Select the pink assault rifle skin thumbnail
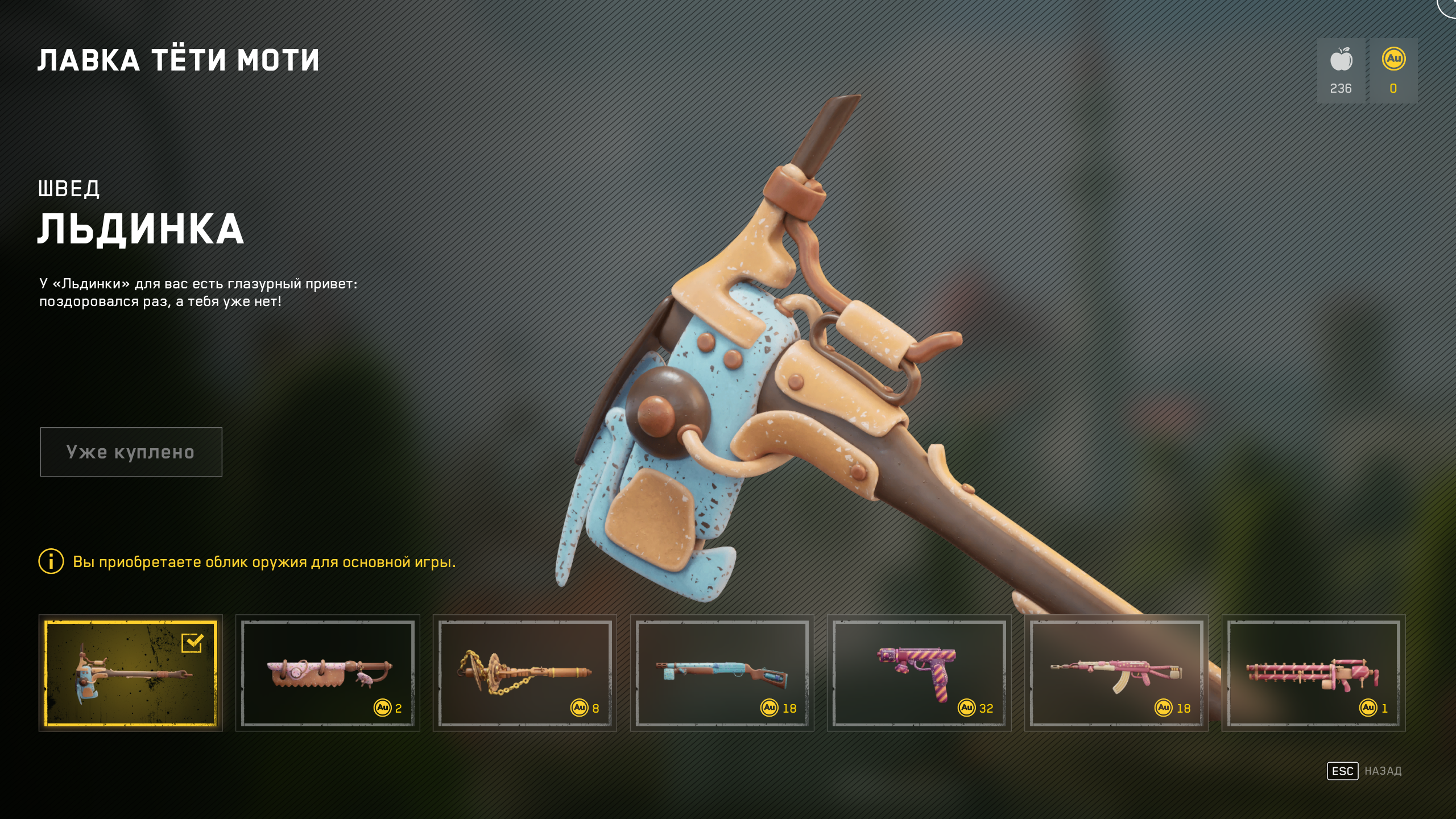The image size is (1456, 819). coord(1116,673)
